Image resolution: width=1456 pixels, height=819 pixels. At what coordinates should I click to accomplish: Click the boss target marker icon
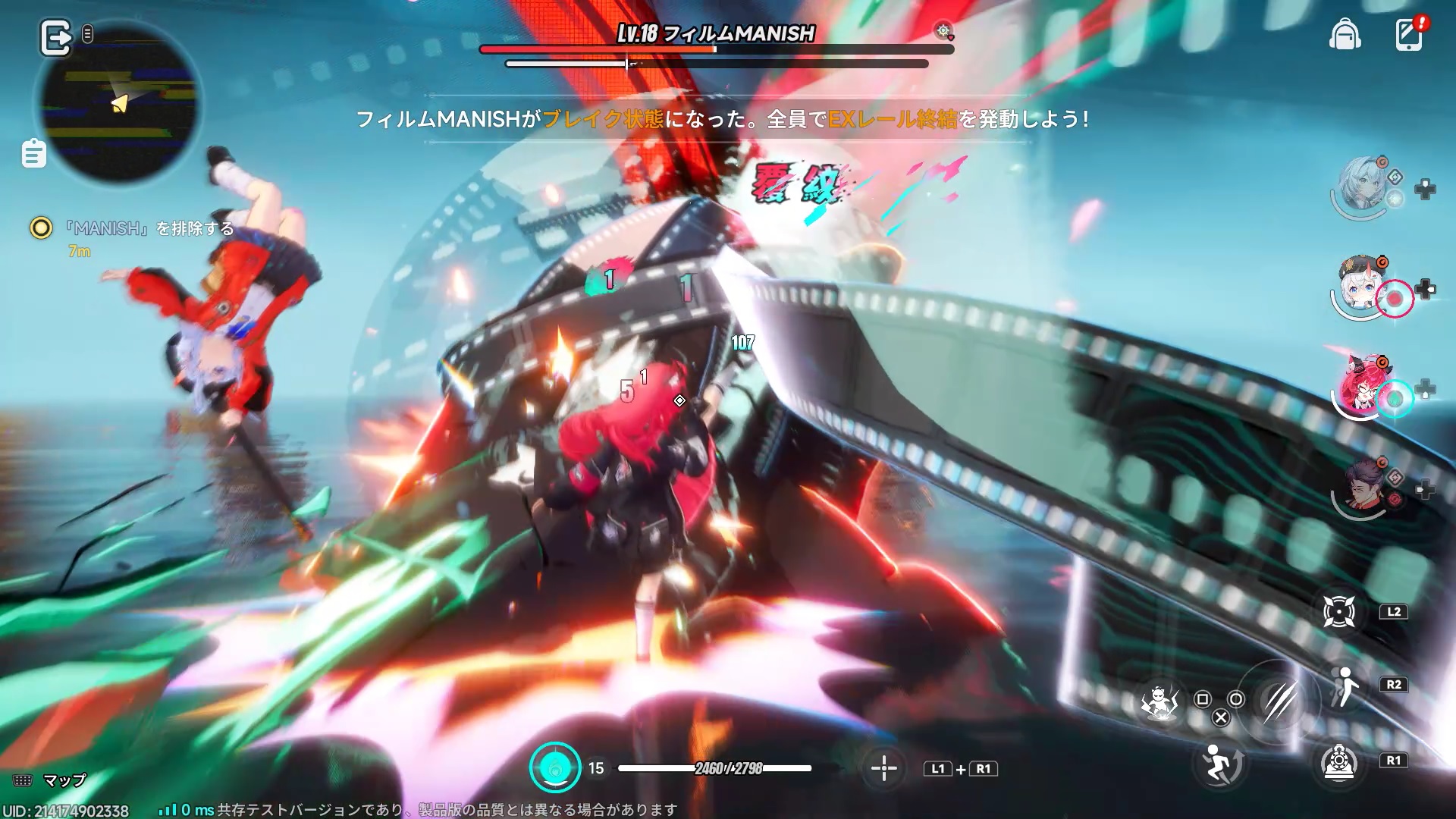[x=943, y=31]
